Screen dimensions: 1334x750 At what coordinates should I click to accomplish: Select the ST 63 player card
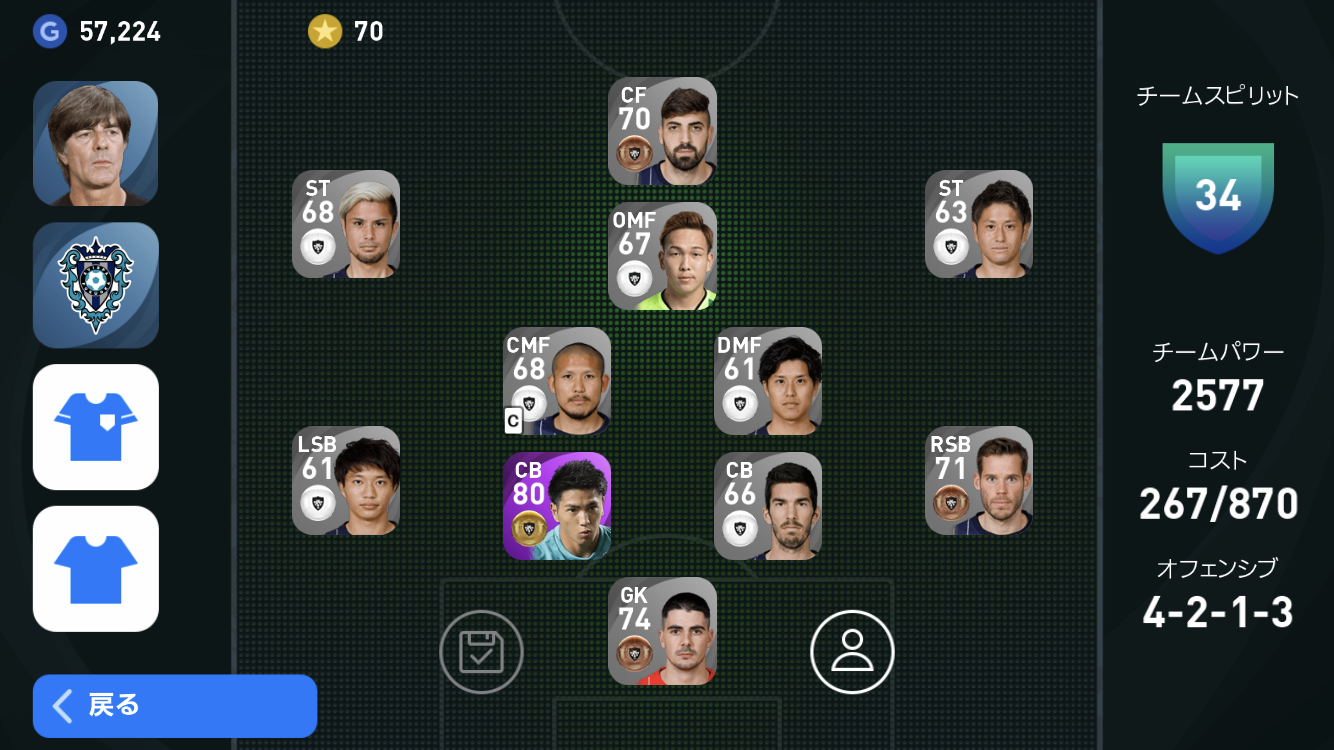click(979, 224)
